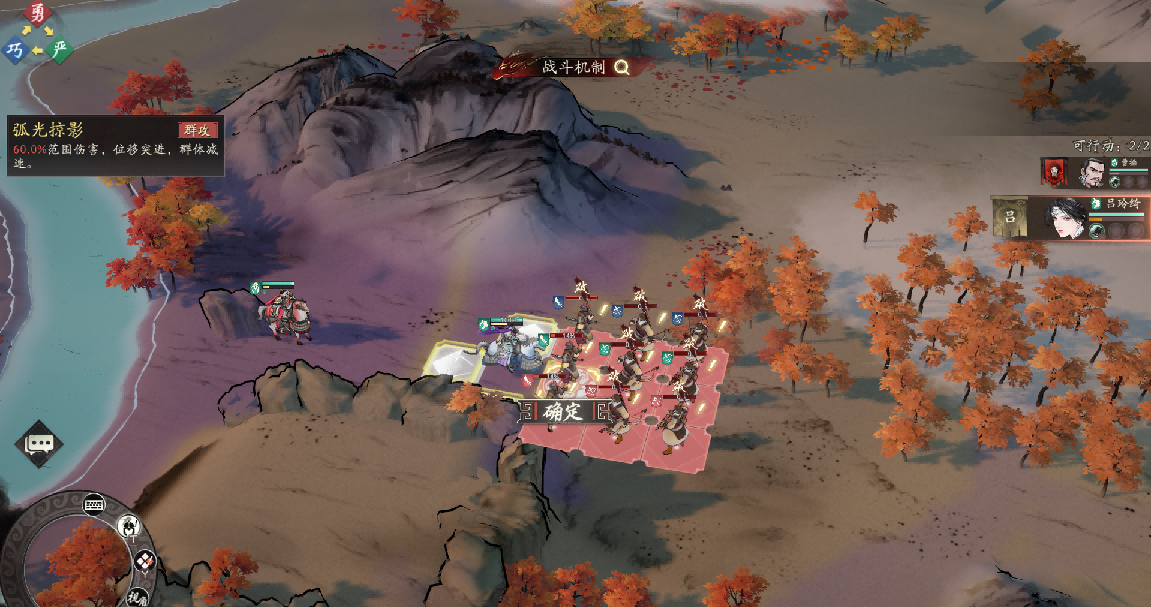The image size is (1151, 607).
Task: Click the red 勇 attribute diamond
Action: coord(38,14)
